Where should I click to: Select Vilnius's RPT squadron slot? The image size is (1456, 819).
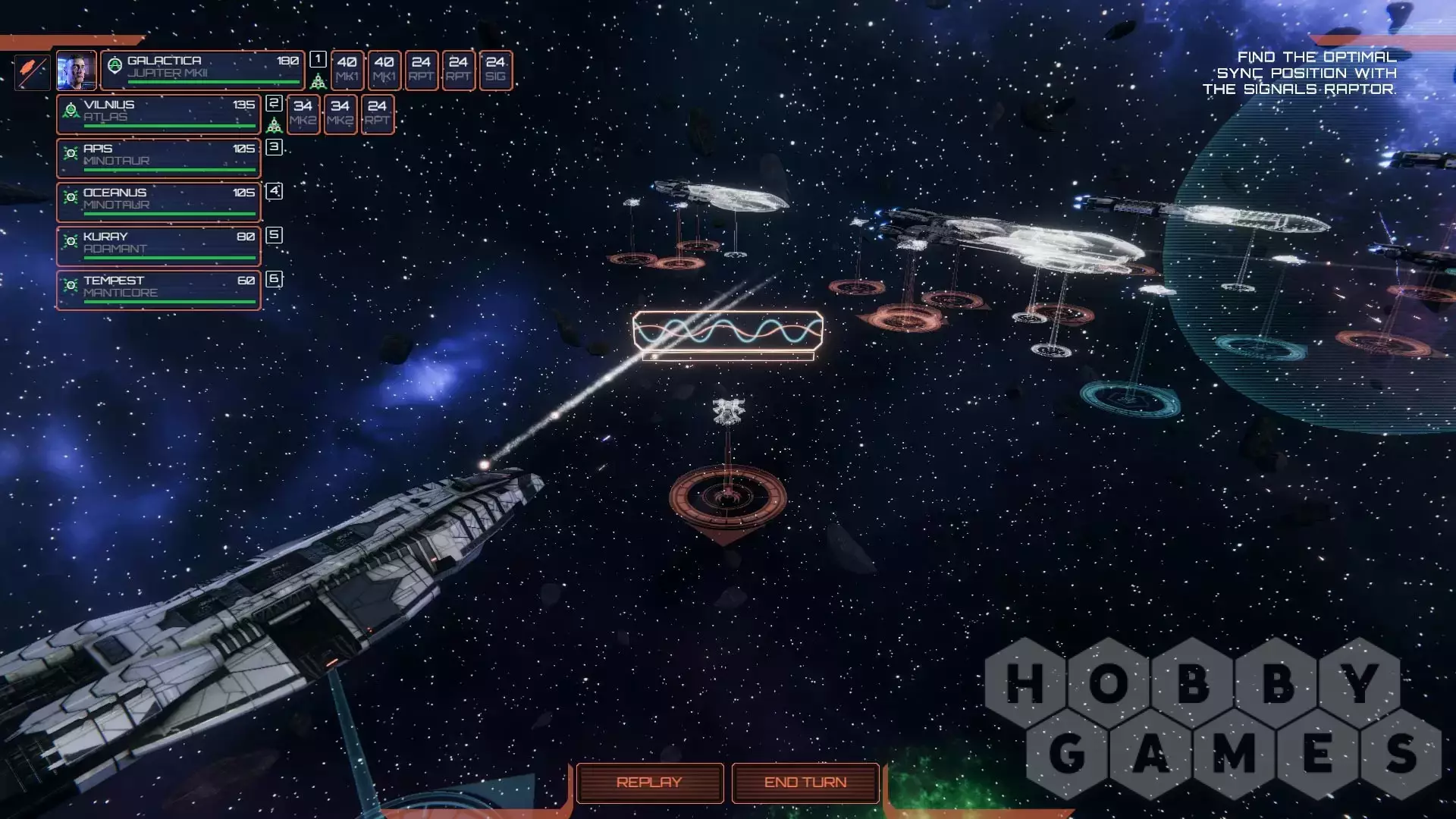[378, 114]
